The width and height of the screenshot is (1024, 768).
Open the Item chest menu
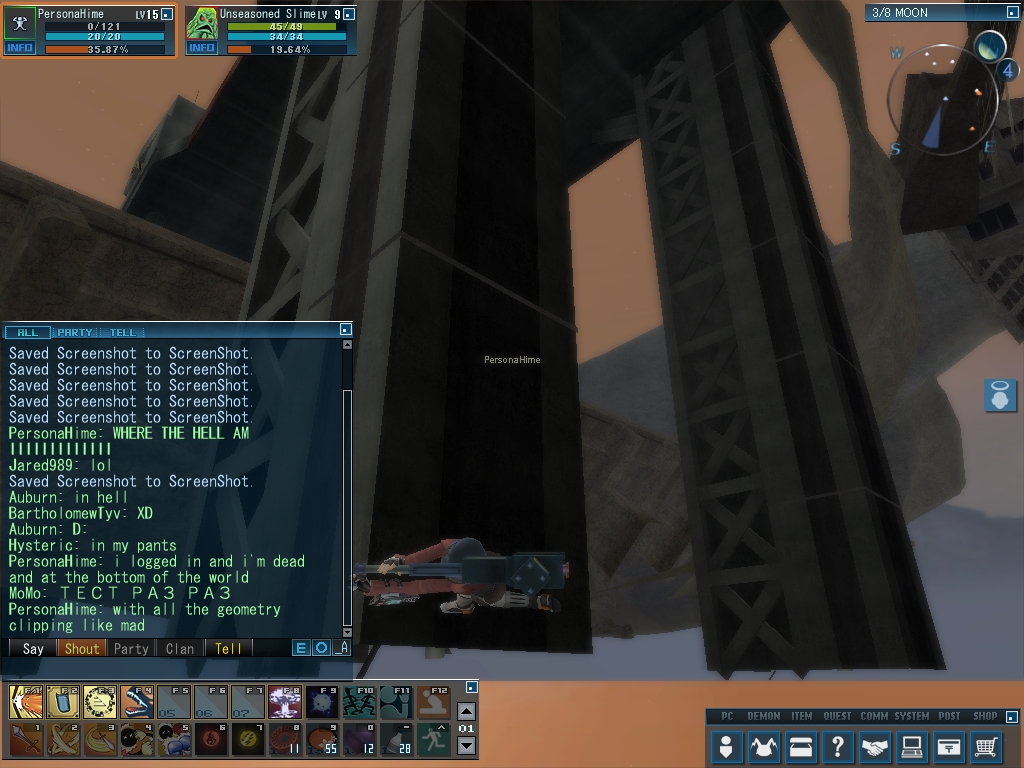[800, 746]
